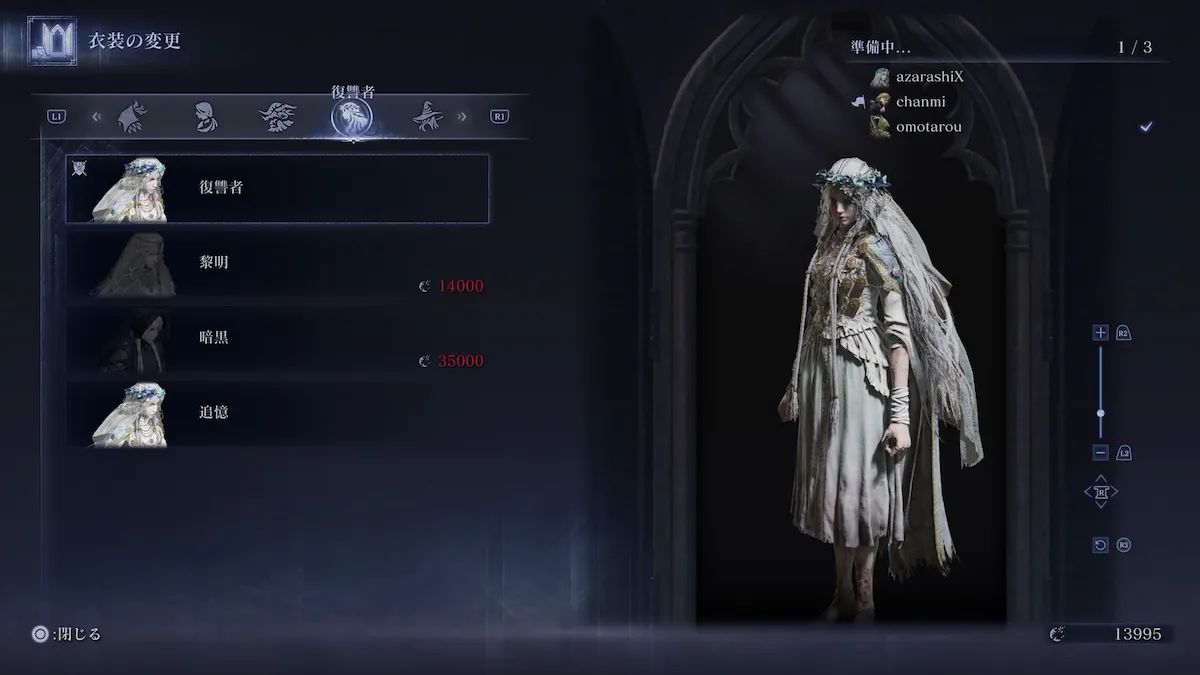The height and width of the screenshot is (675, 1200).
Task: Reset the preview with the circular arrow
Action: pyautogui.click(x=1101, y=545)
